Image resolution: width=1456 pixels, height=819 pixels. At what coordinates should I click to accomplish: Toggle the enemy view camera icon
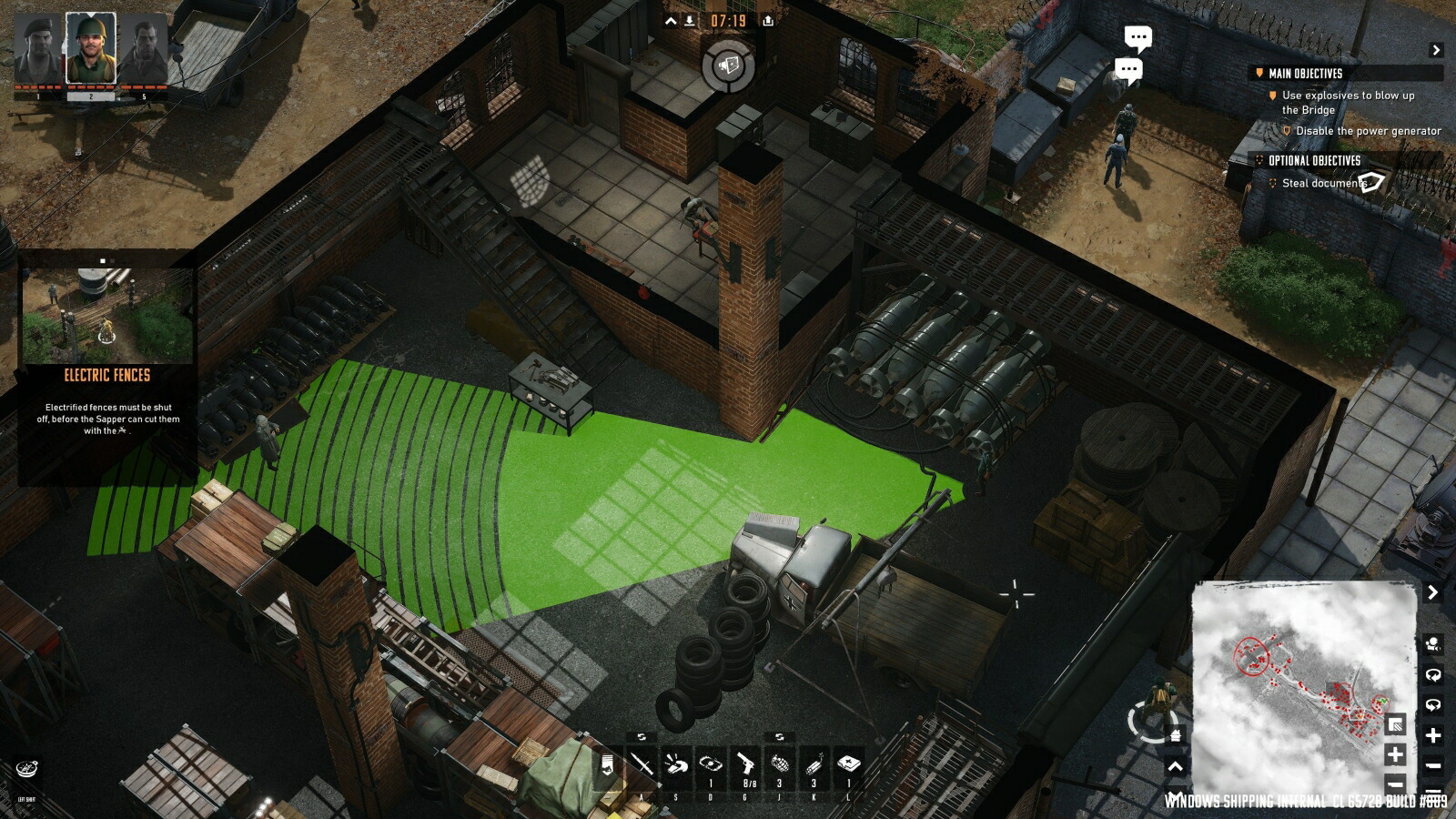pyautogui.click(x=1433, y=645)
